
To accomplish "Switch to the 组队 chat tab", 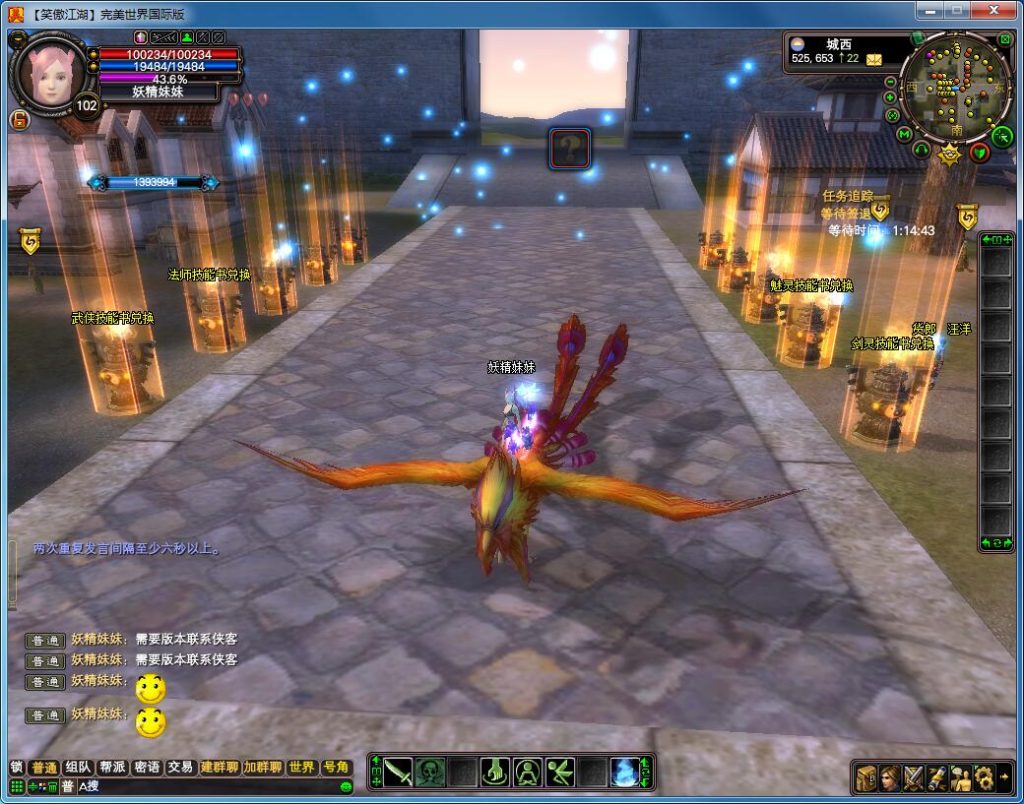I will [x=77, y=767].
